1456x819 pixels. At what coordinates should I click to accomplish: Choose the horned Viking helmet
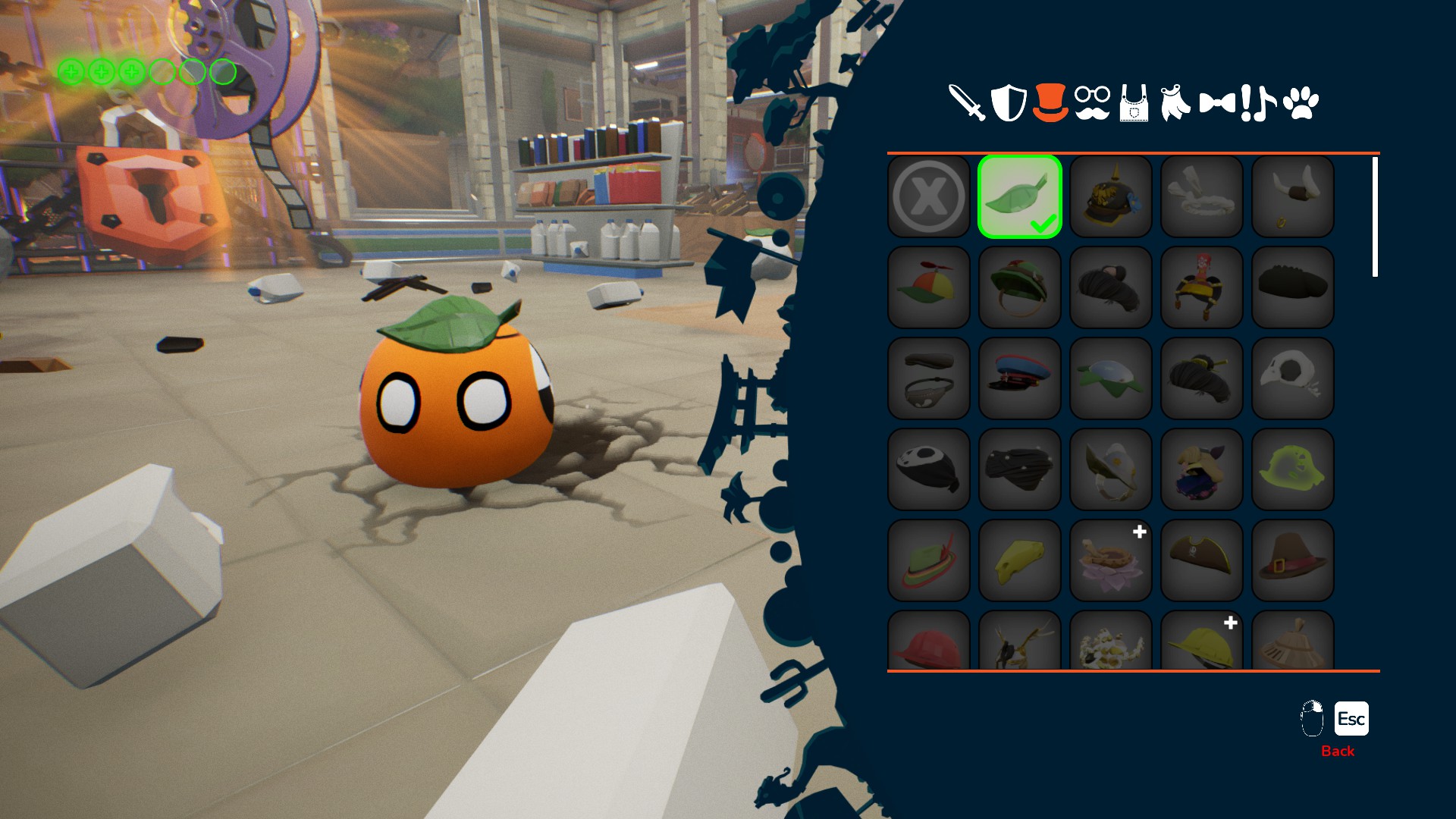pos(1293,196)
